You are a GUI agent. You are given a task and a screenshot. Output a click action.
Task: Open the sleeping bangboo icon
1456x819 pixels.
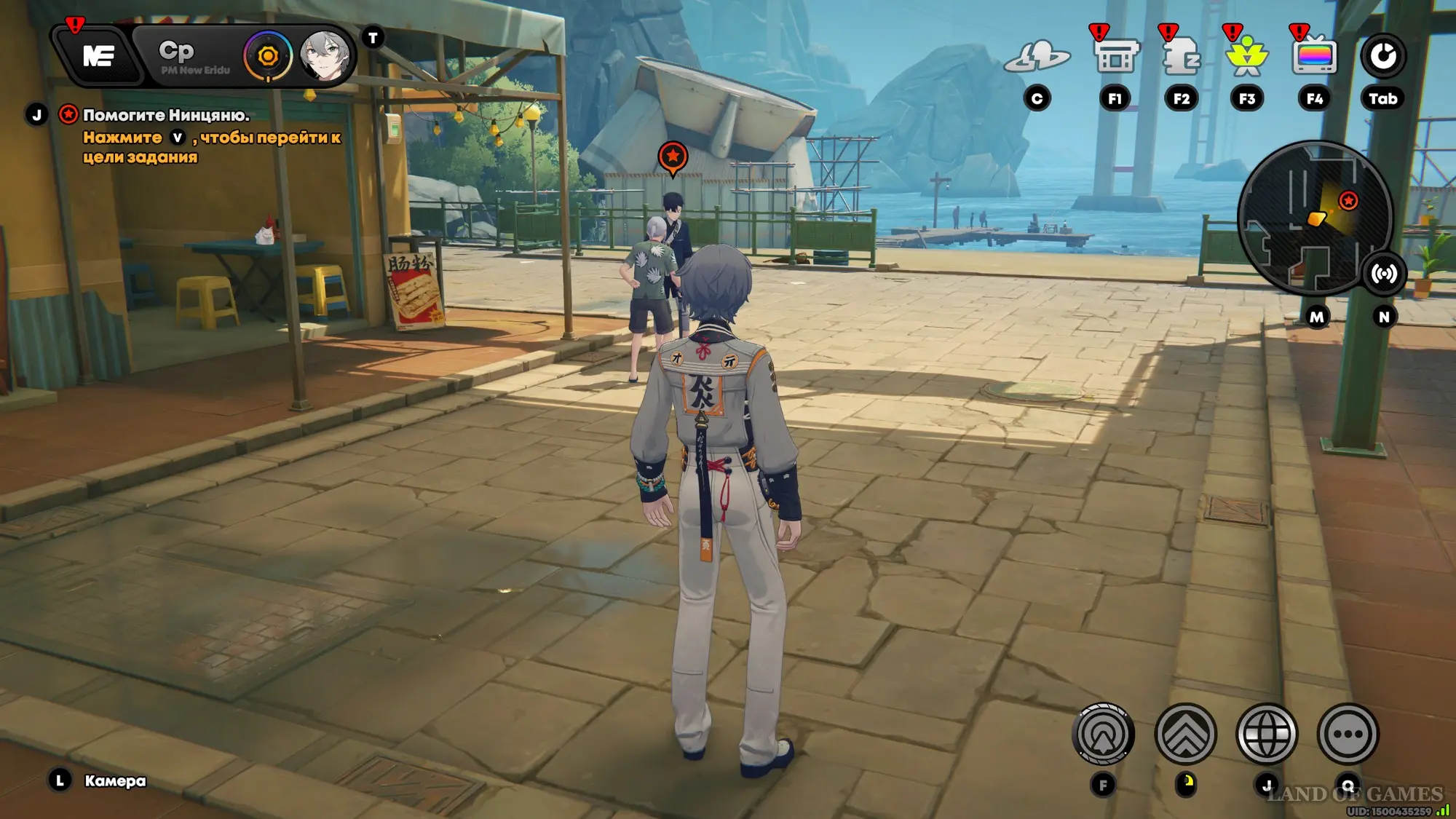coord(1181,56)
